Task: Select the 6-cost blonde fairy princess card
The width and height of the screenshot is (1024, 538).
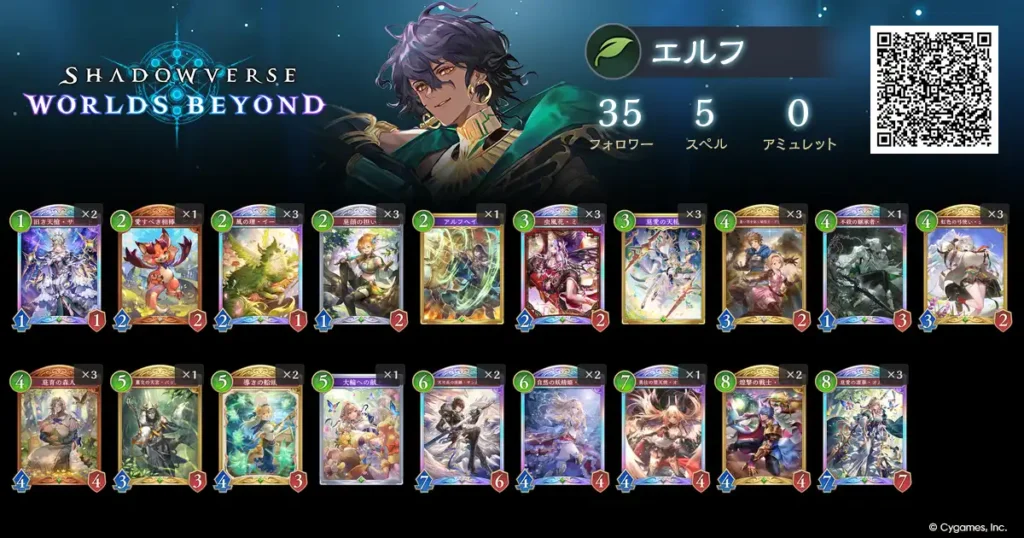Action: click(x=562, y=428)
